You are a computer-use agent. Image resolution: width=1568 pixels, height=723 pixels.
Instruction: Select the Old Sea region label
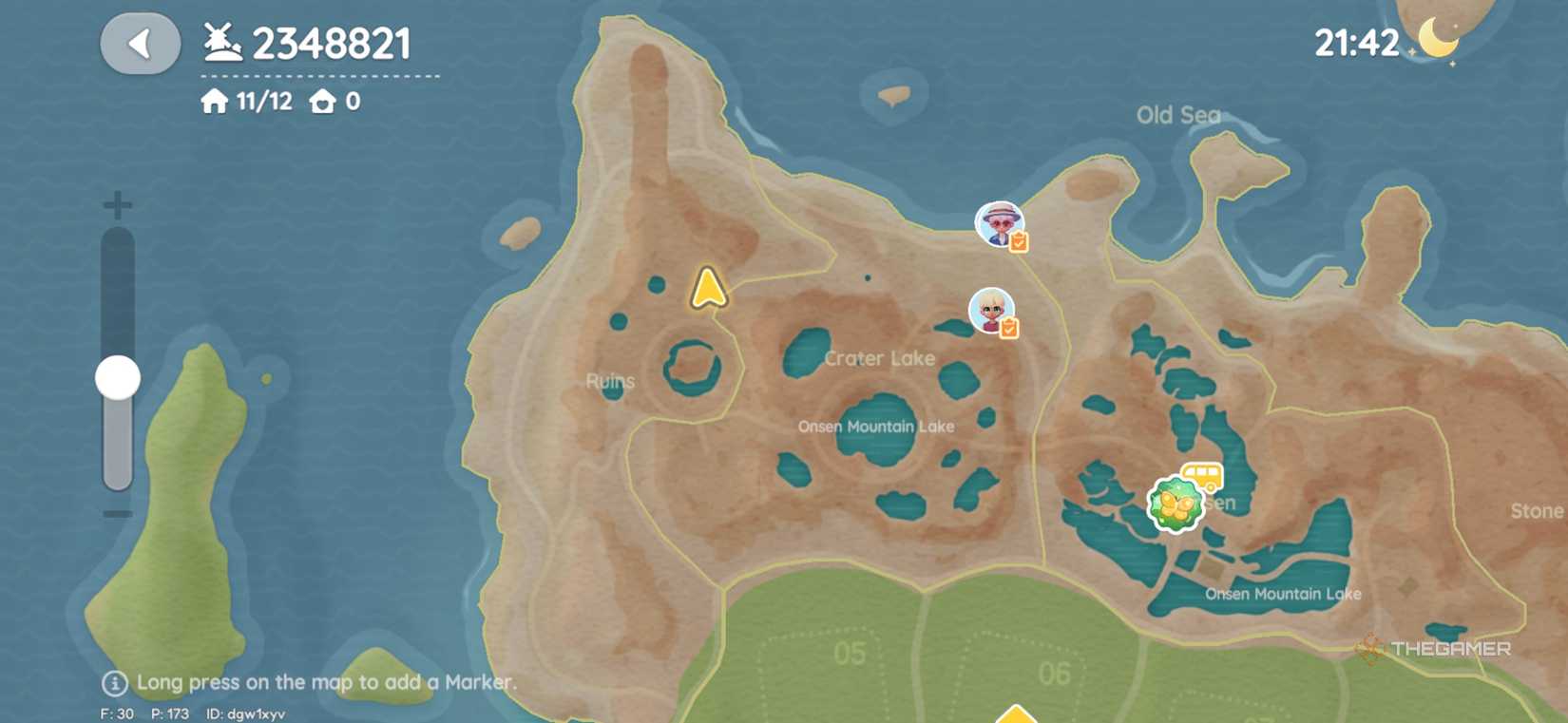(1178, 116)
